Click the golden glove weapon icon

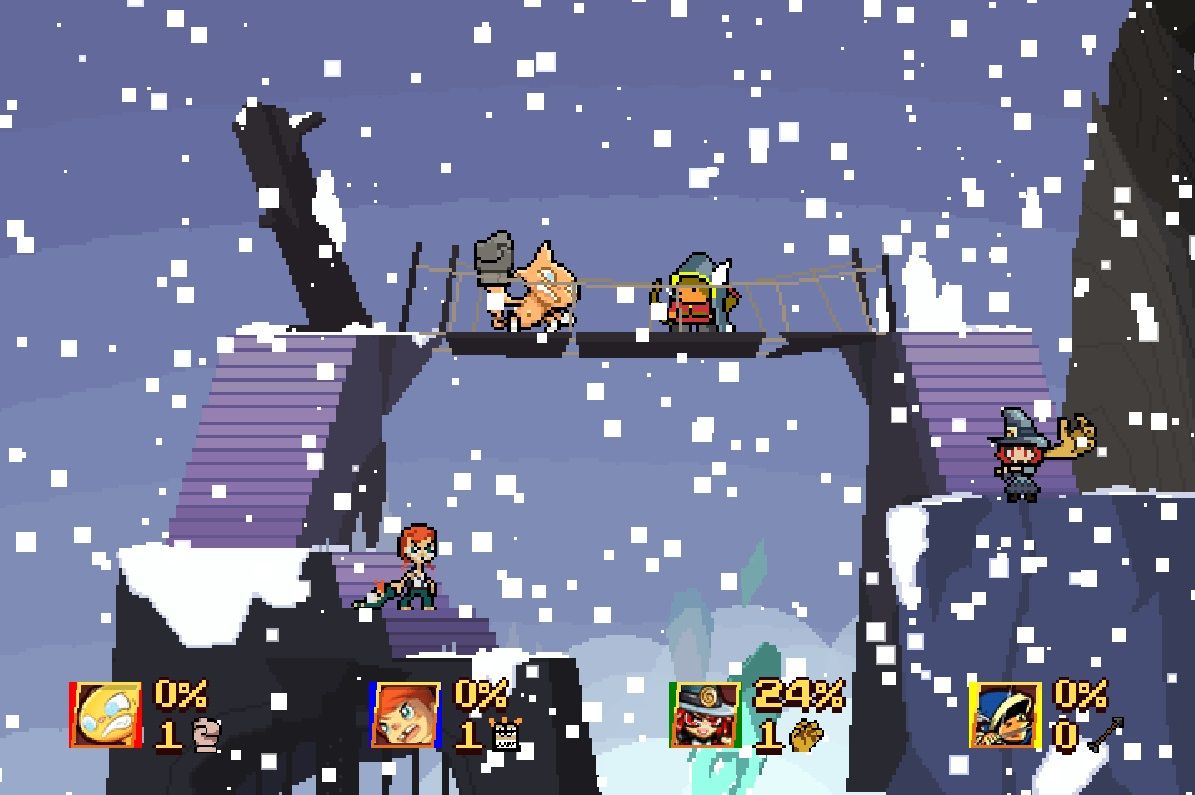coord(806,736)
